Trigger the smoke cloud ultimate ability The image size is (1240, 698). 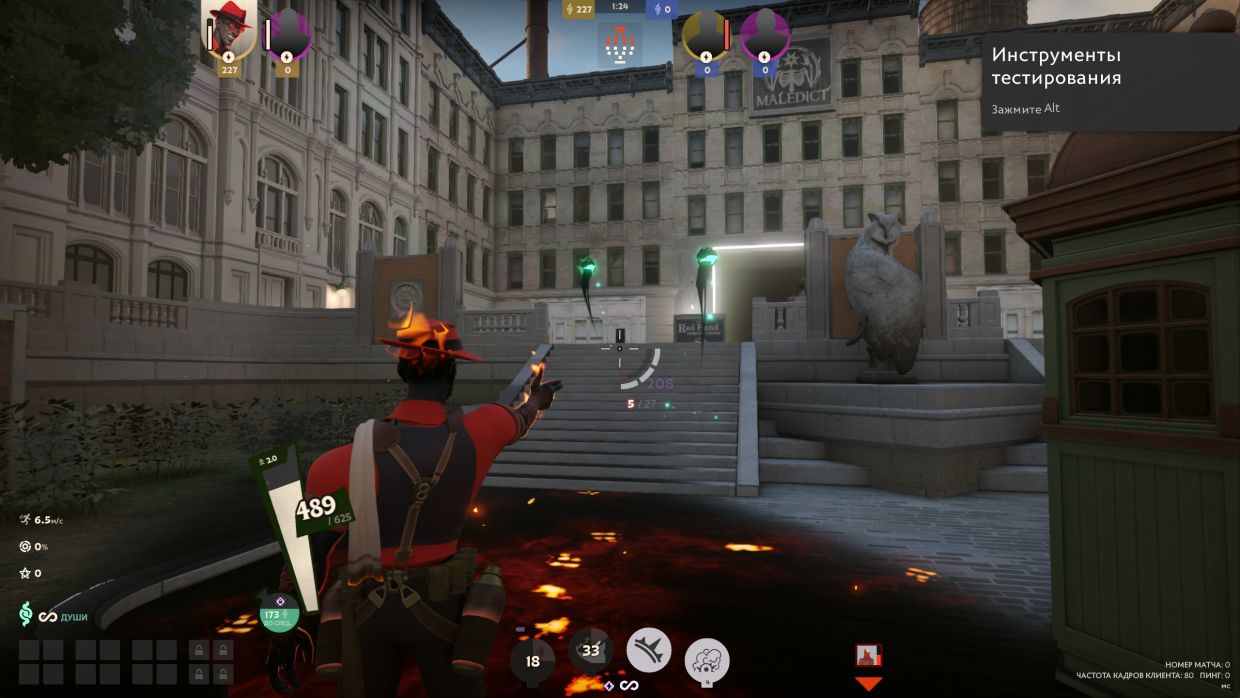707,660
